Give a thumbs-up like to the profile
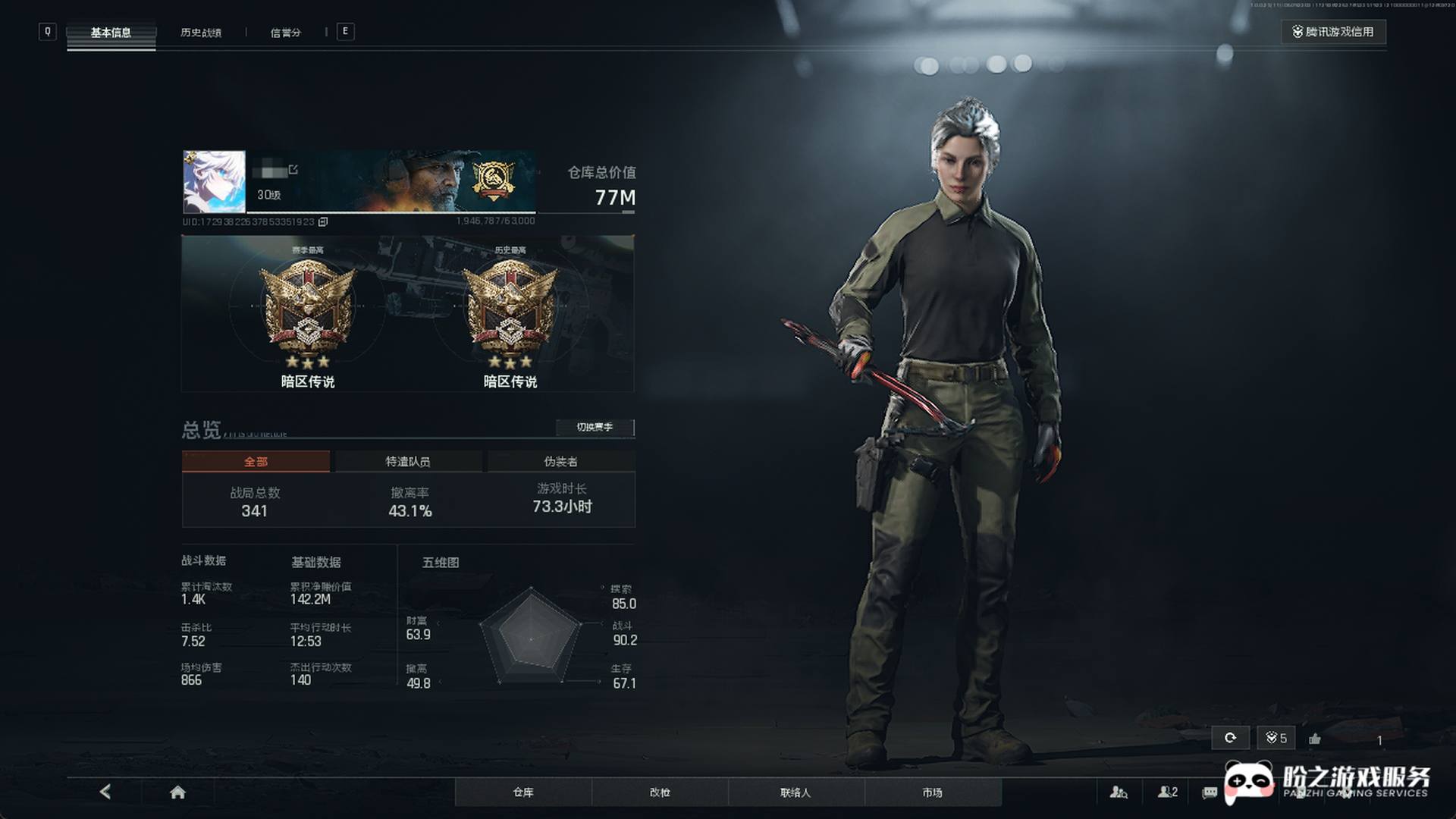Image resolution: width=1456 pixels, height=819 pixels. point(1315,739)
